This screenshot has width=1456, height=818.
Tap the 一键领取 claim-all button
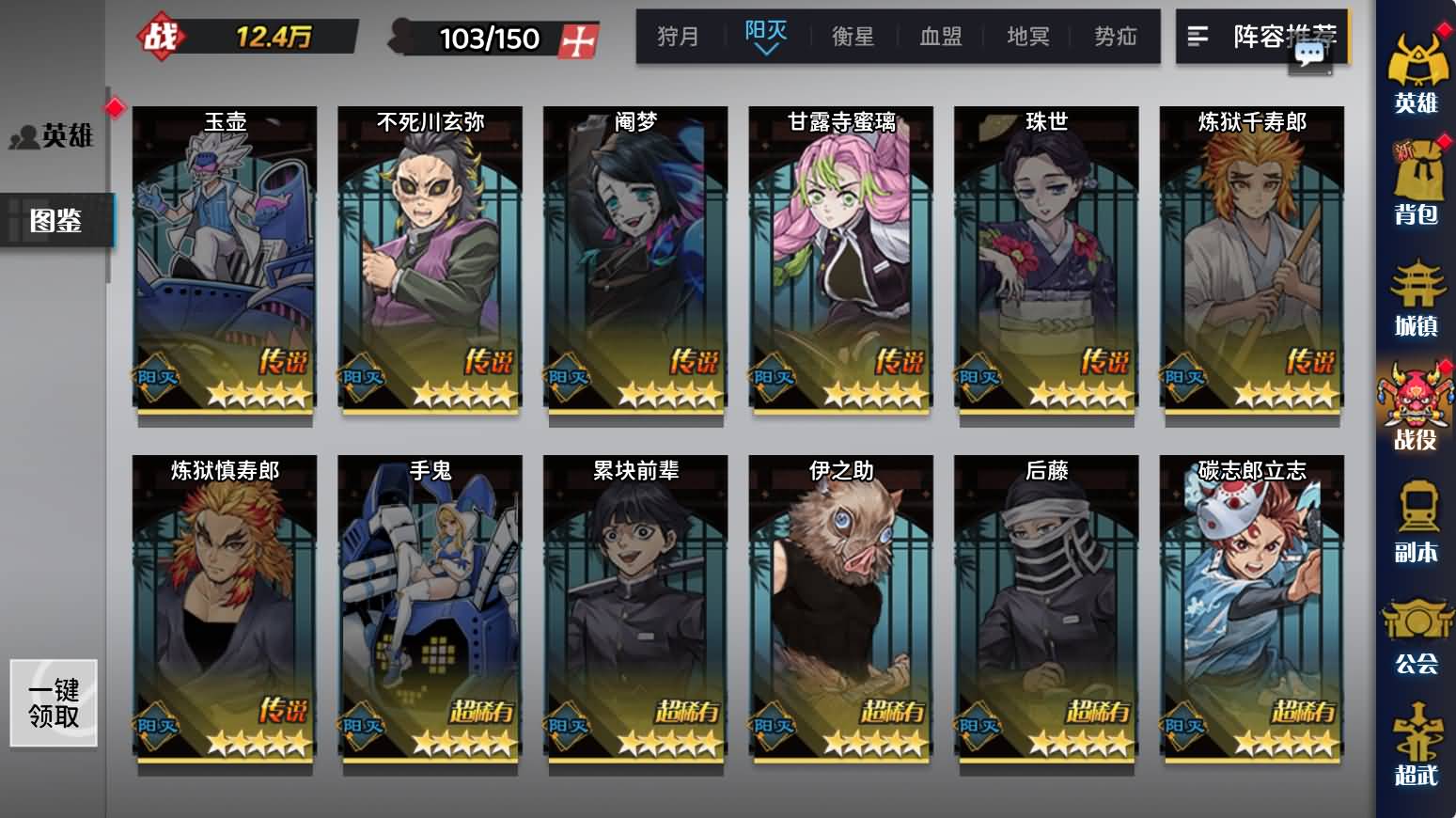(54, 703)
